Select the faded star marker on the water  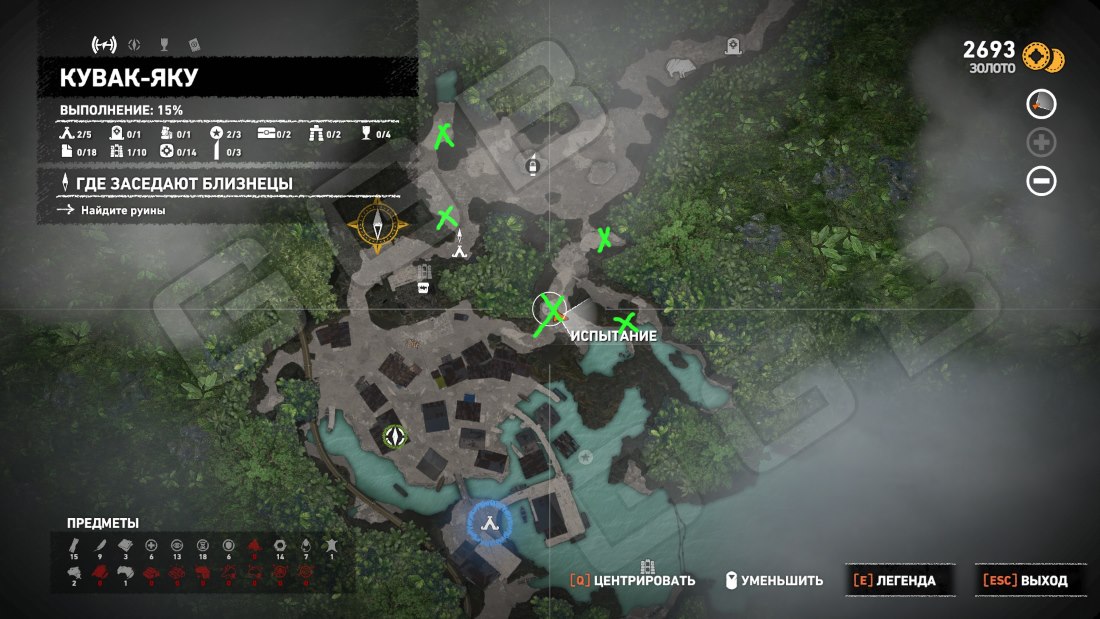[585, 456]
